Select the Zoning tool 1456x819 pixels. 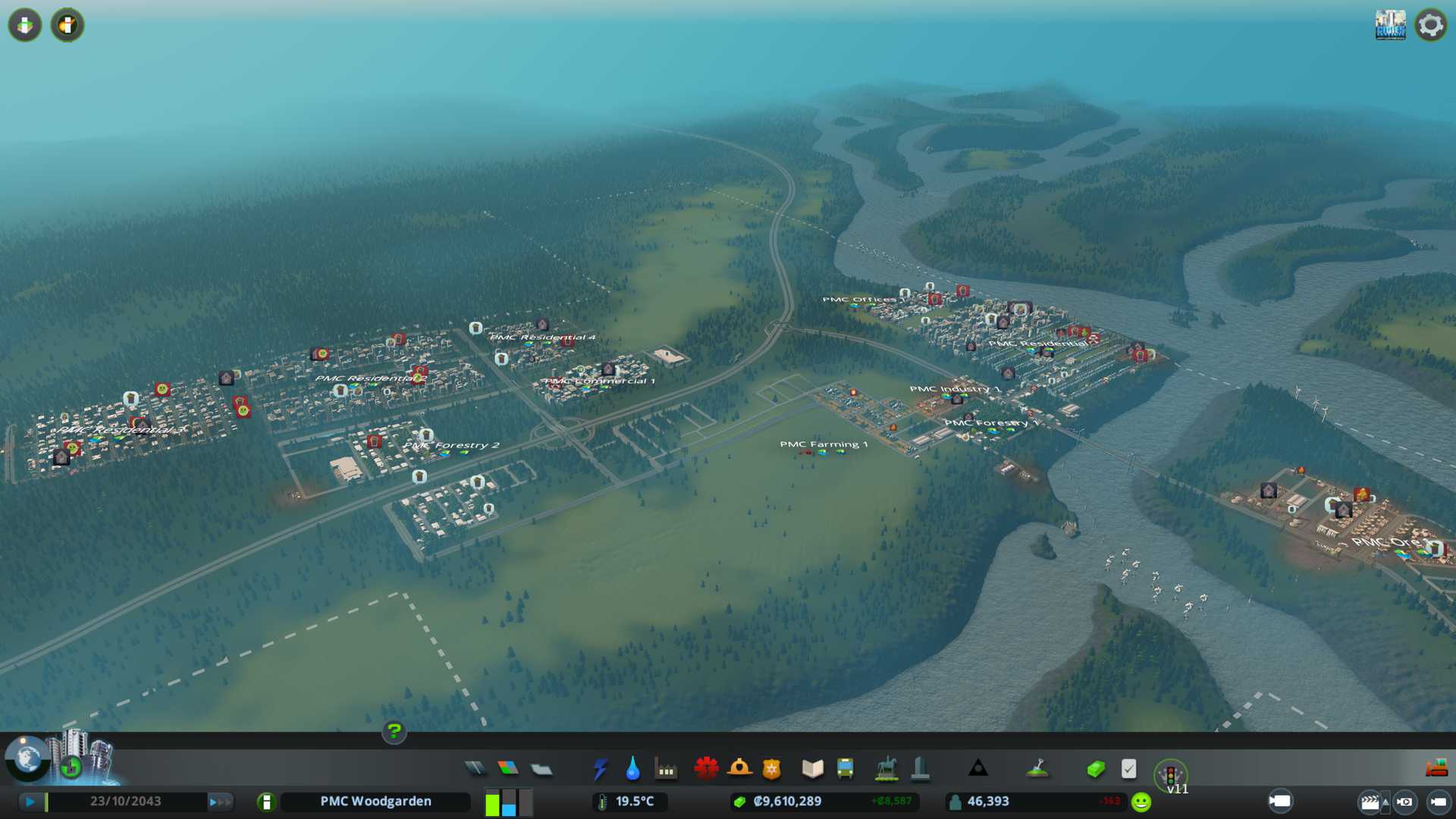(x=508, y=769)
